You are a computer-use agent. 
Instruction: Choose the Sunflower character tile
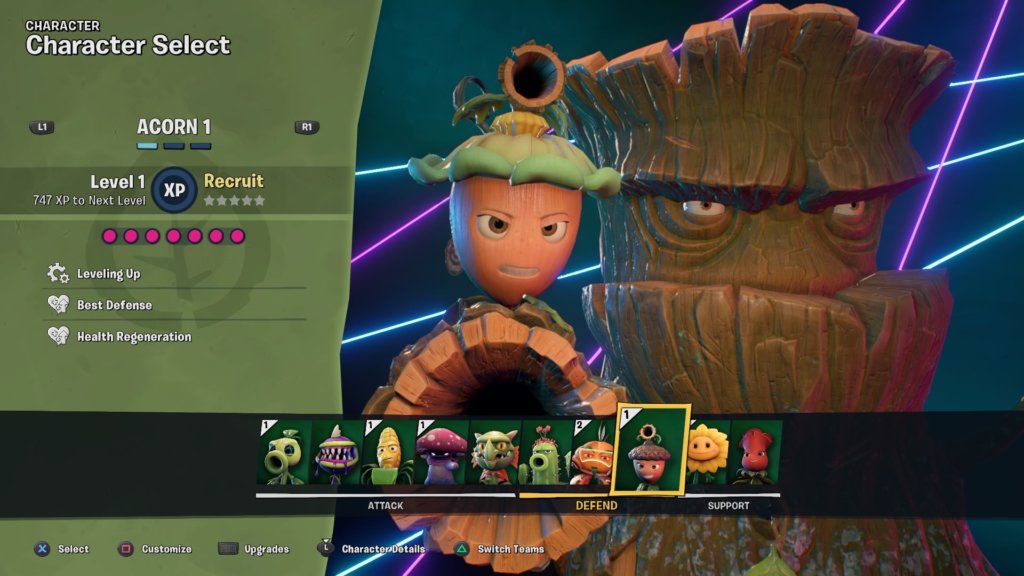[x=706, y=453]
